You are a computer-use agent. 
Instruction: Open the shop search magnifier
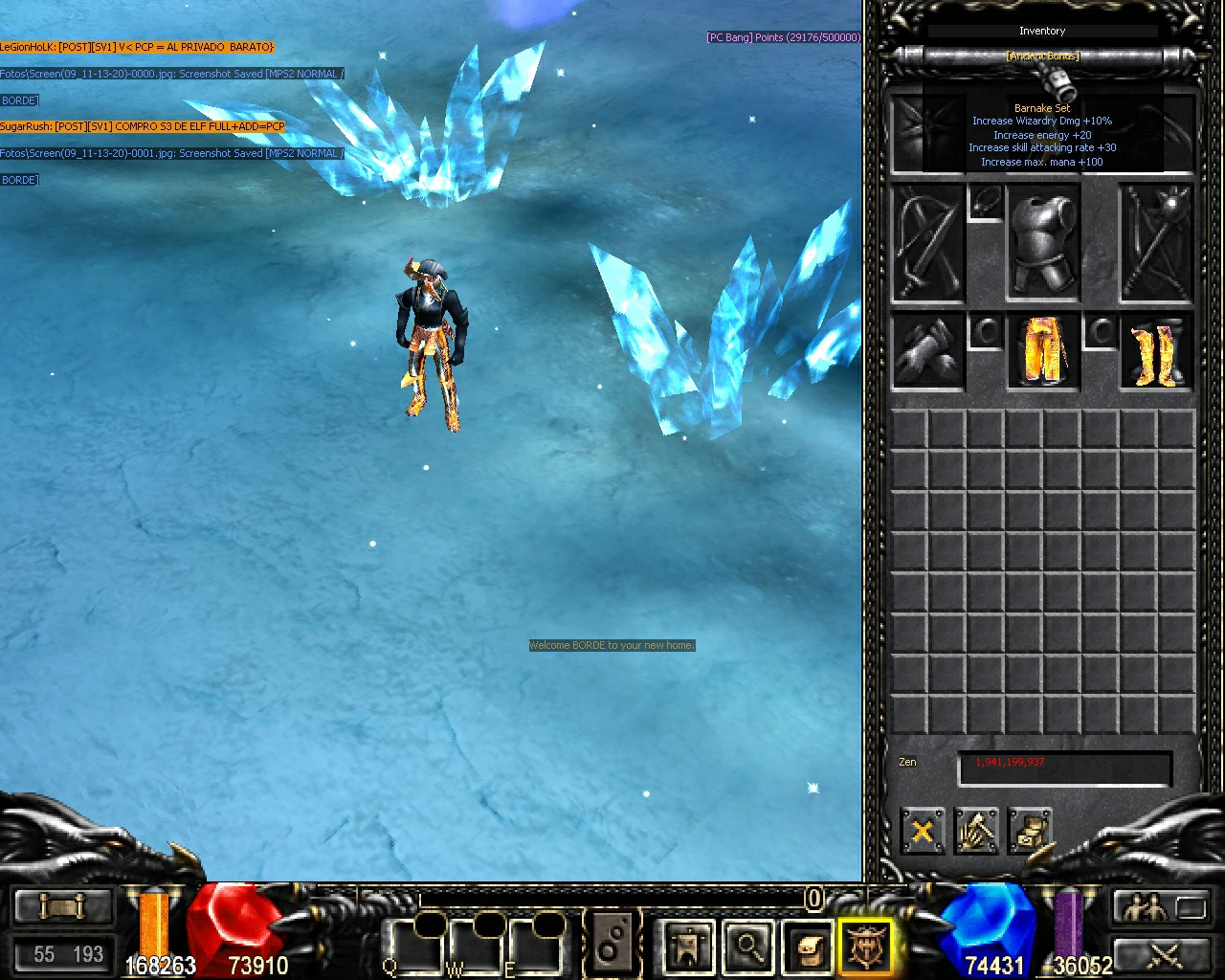(x=749, y=947)
